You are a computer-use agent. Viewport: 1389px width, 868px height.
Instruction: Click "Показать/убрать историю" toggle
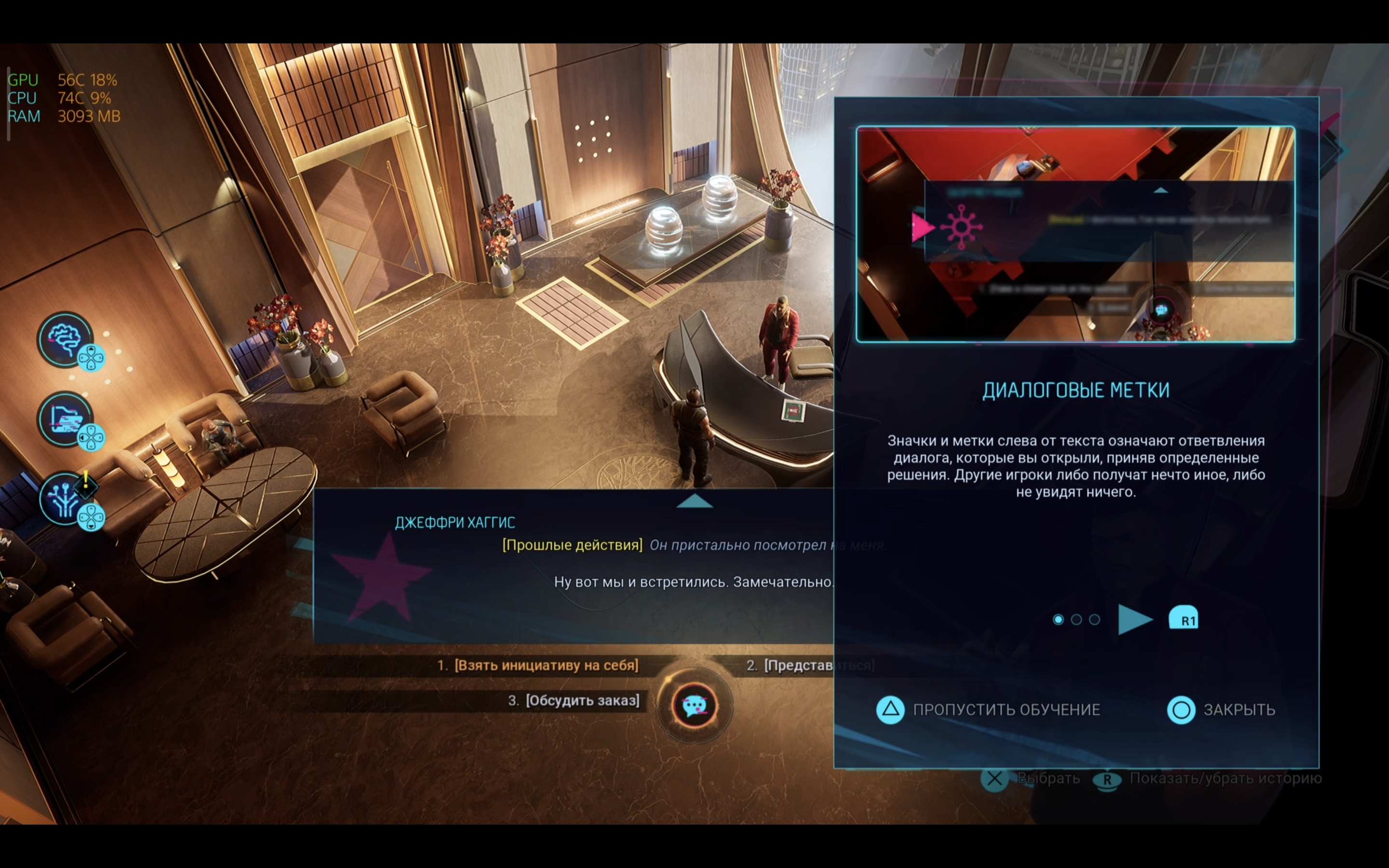1224,778
